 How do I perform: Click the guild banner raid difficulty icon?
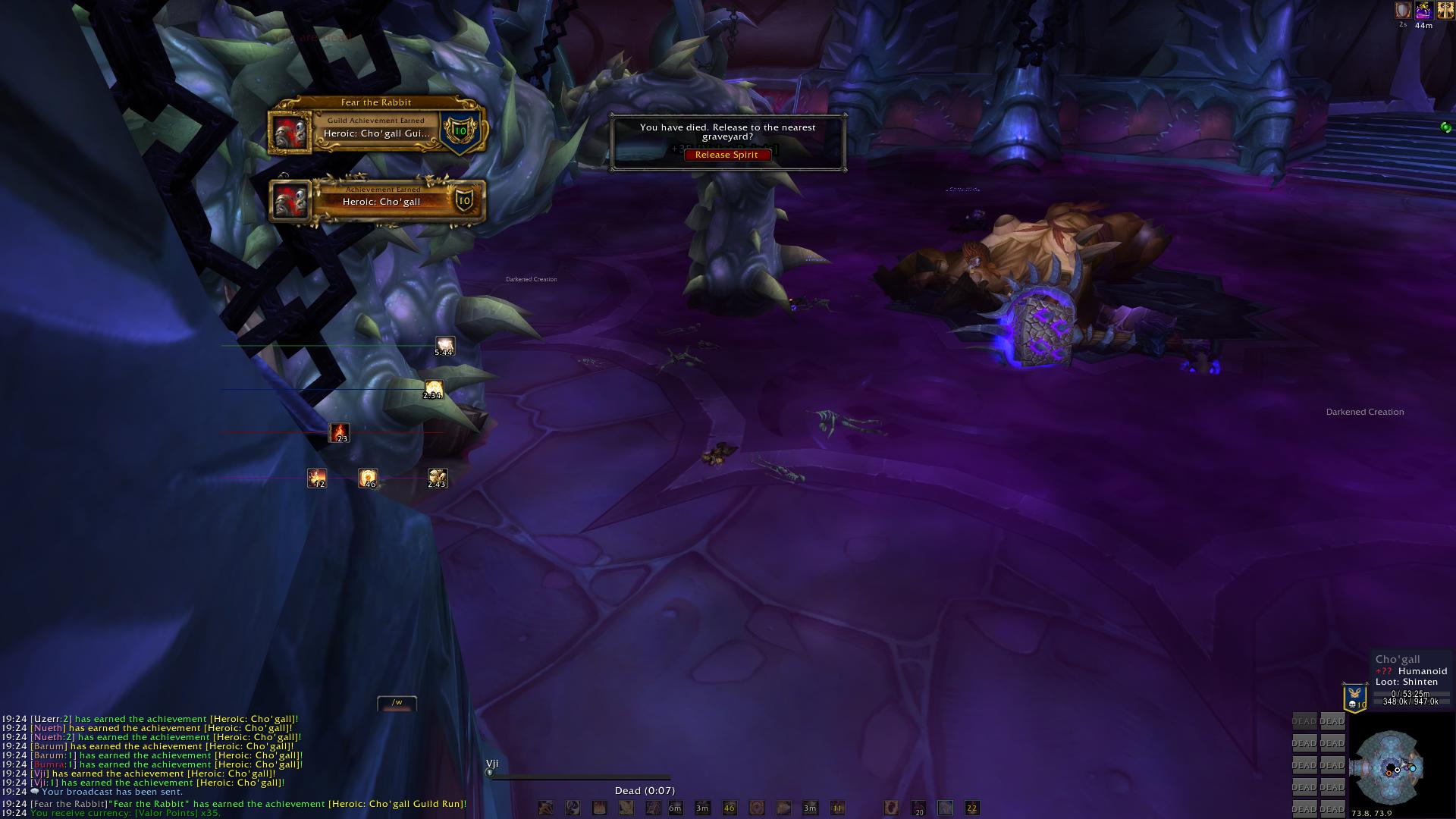[1355, 698]
